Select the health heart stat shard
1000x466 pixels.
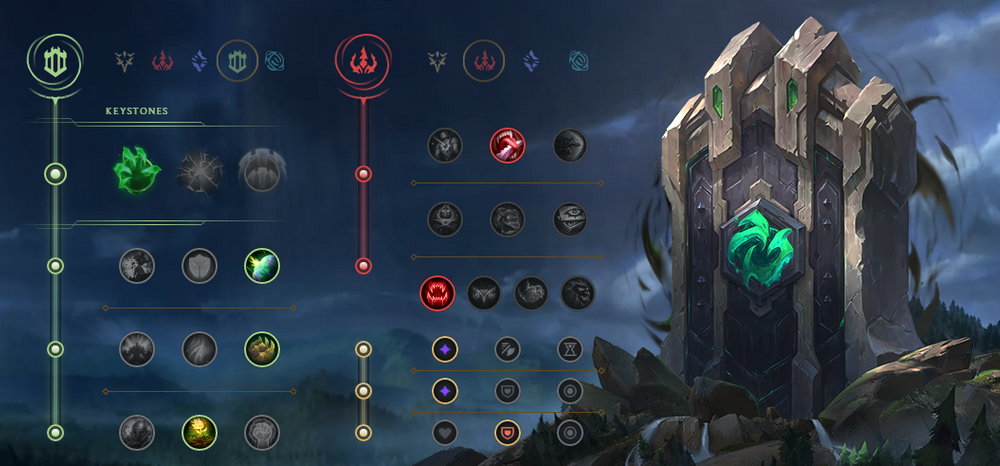pos(445,432)
